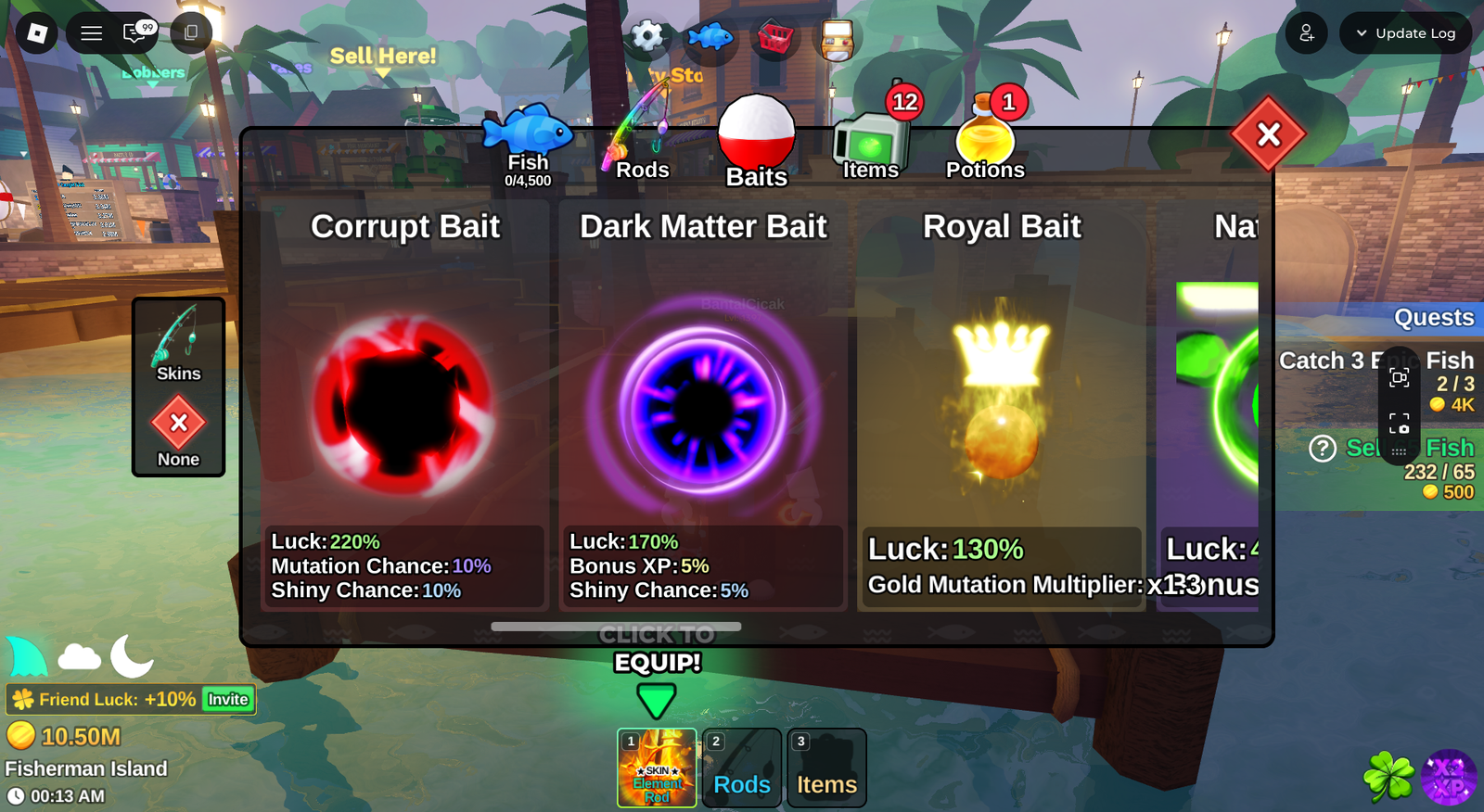Viewport: 1484px width, 812px height.
Task: Choose the Dark Matter Bait card
Action: (703, 408)
